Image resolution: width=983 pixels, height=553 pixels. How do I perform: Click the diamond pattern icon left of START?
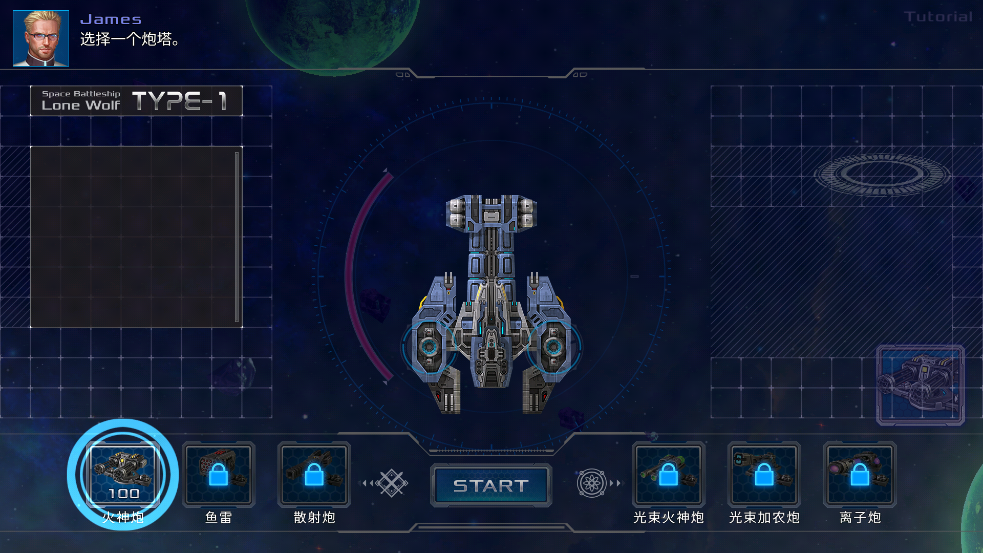(x=393, y=485)
